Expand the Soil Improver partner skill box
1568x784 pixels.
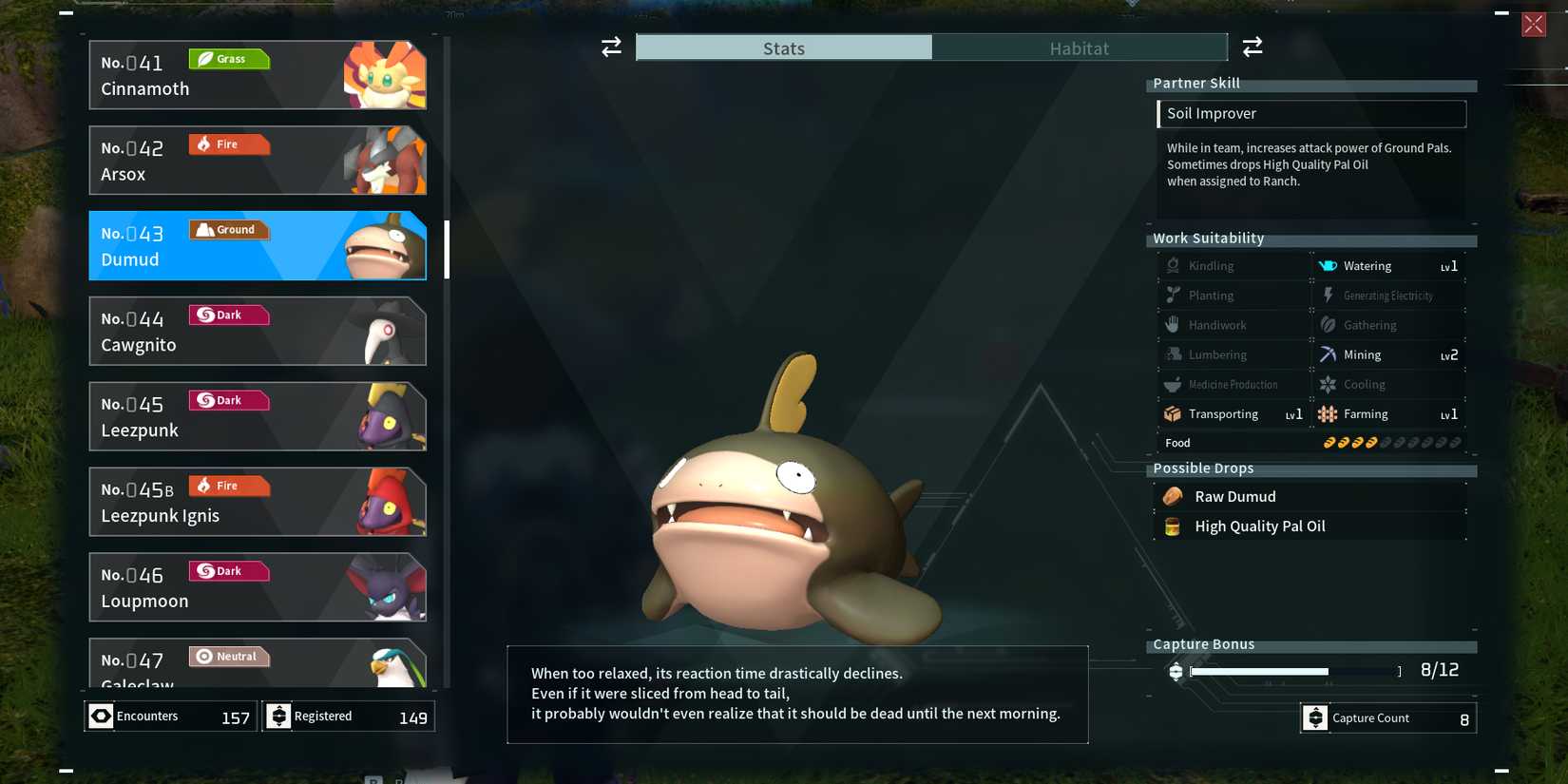click(x=1311, y=113)
